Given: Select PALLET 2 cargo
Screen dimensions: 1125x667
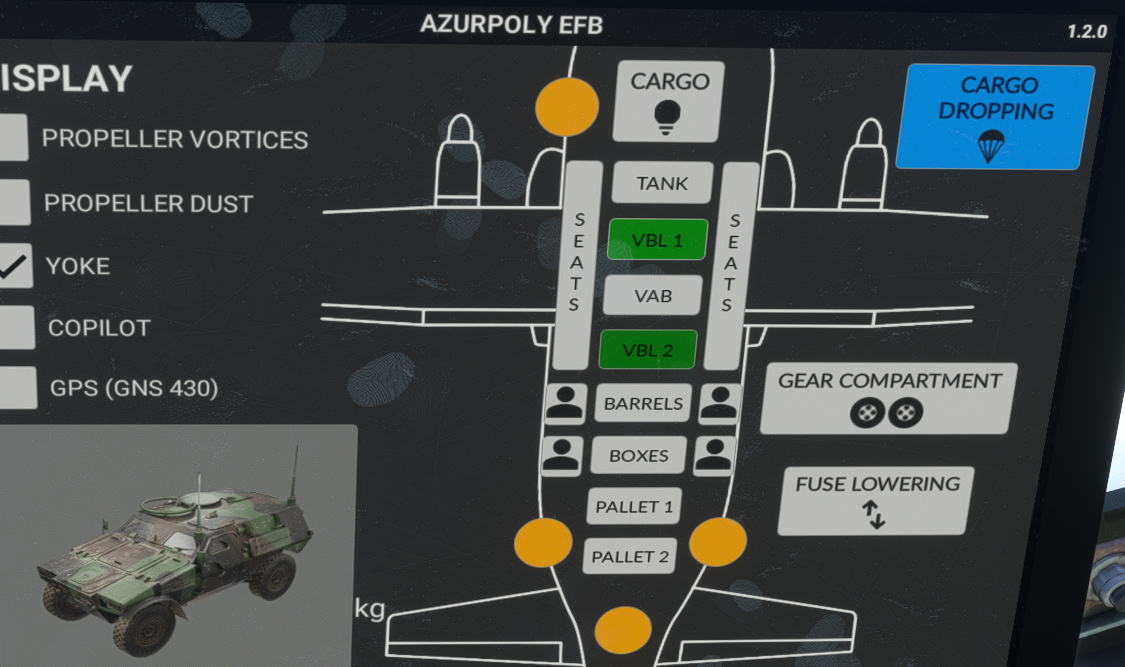Looking at the screenshot, I should click(630, 556).
